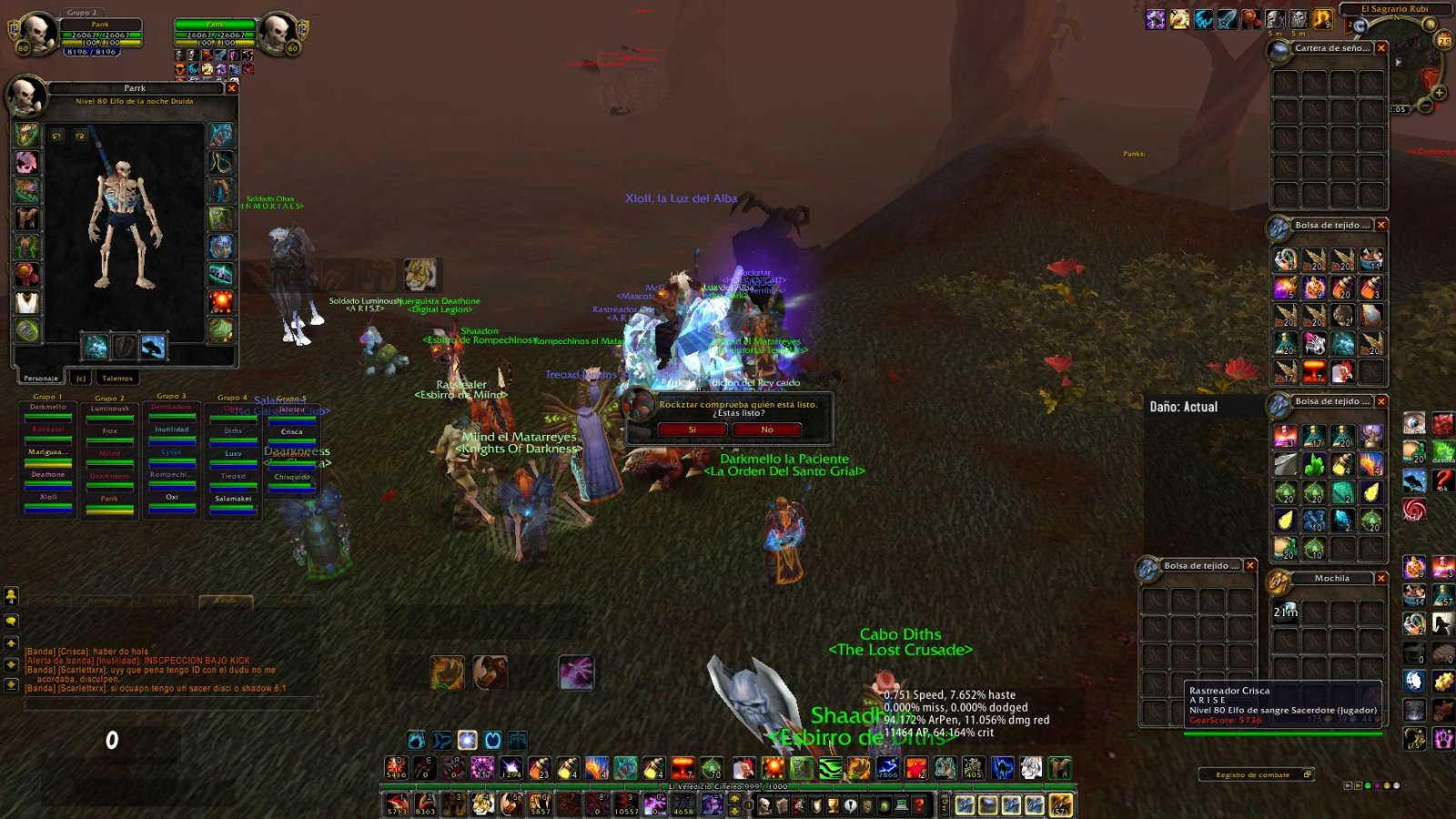Select the green crystal item in bag
Image resolution: width=1456 pixels, height=819 pixels.
pyautogui.click(x=1314, y=465)
